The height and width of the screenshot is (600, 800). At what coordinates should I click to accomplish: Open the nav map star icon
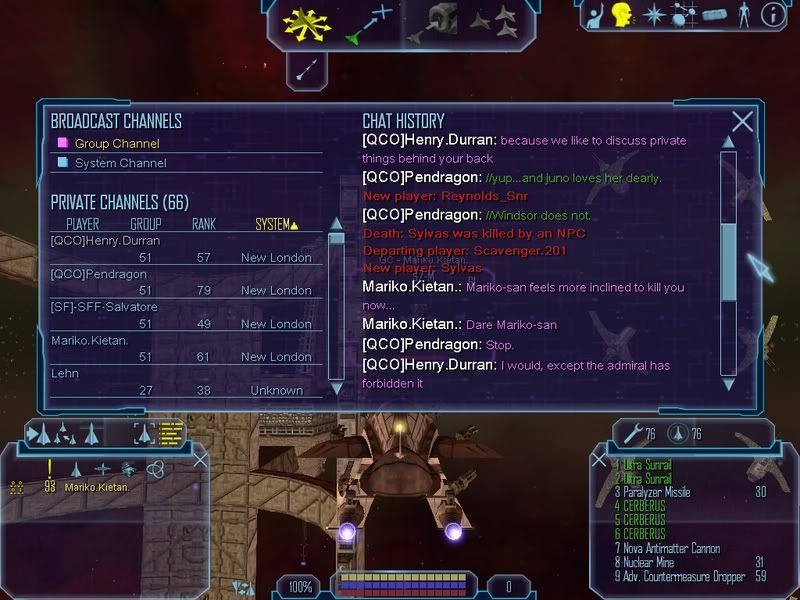[654, 15]
